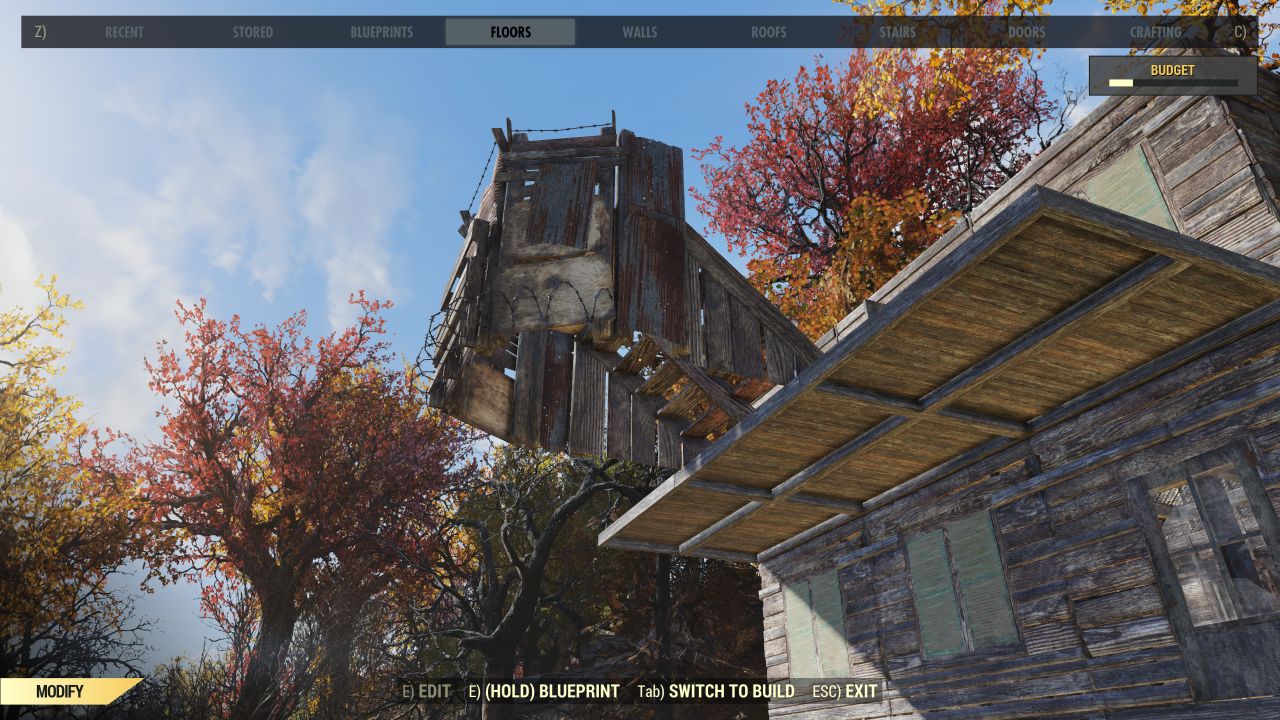Viewport: 1280px width, 720px height.
Task: Show the Doors build category
Action: click(x=1026, y=32)
